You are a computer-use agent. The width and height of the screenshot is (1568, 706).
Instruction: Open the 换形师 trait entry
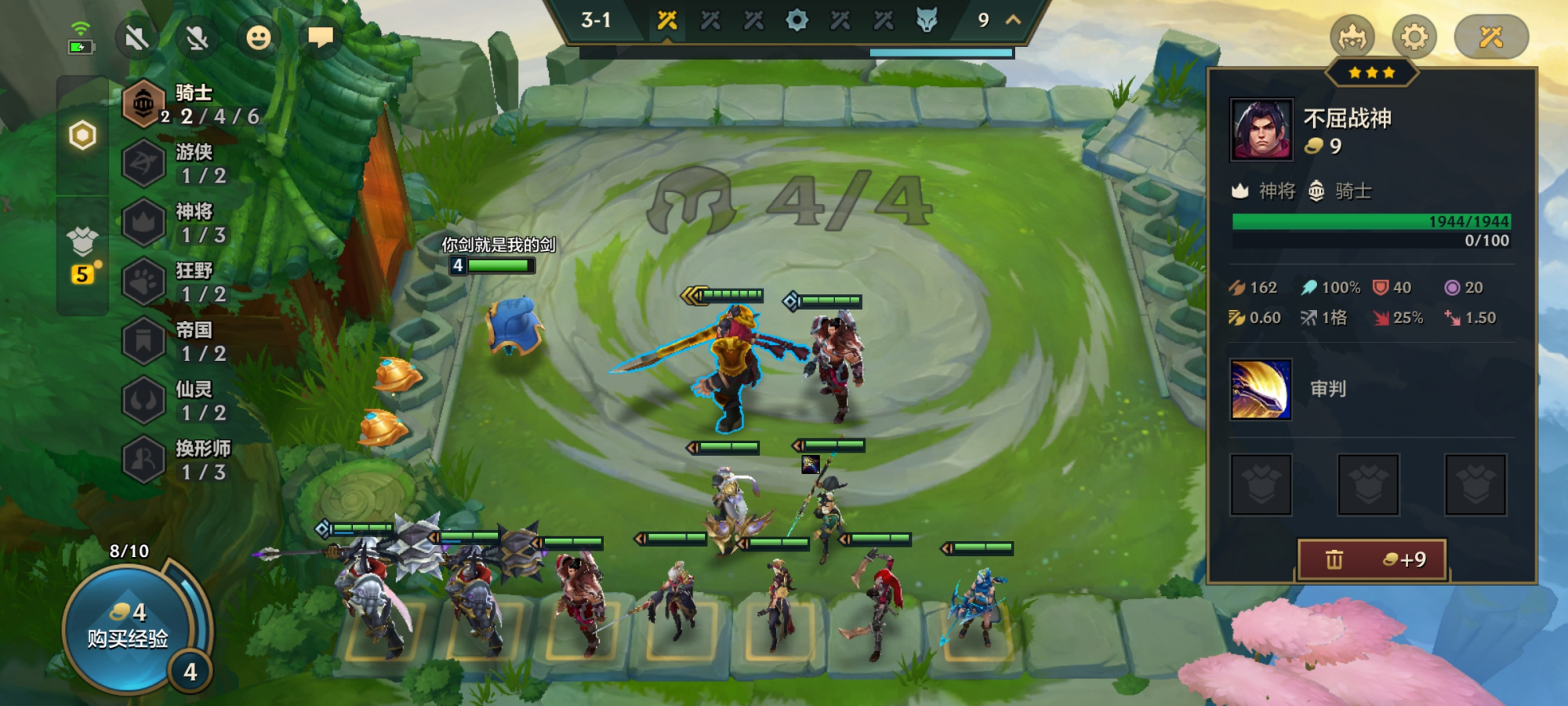[x=192, y=460]
